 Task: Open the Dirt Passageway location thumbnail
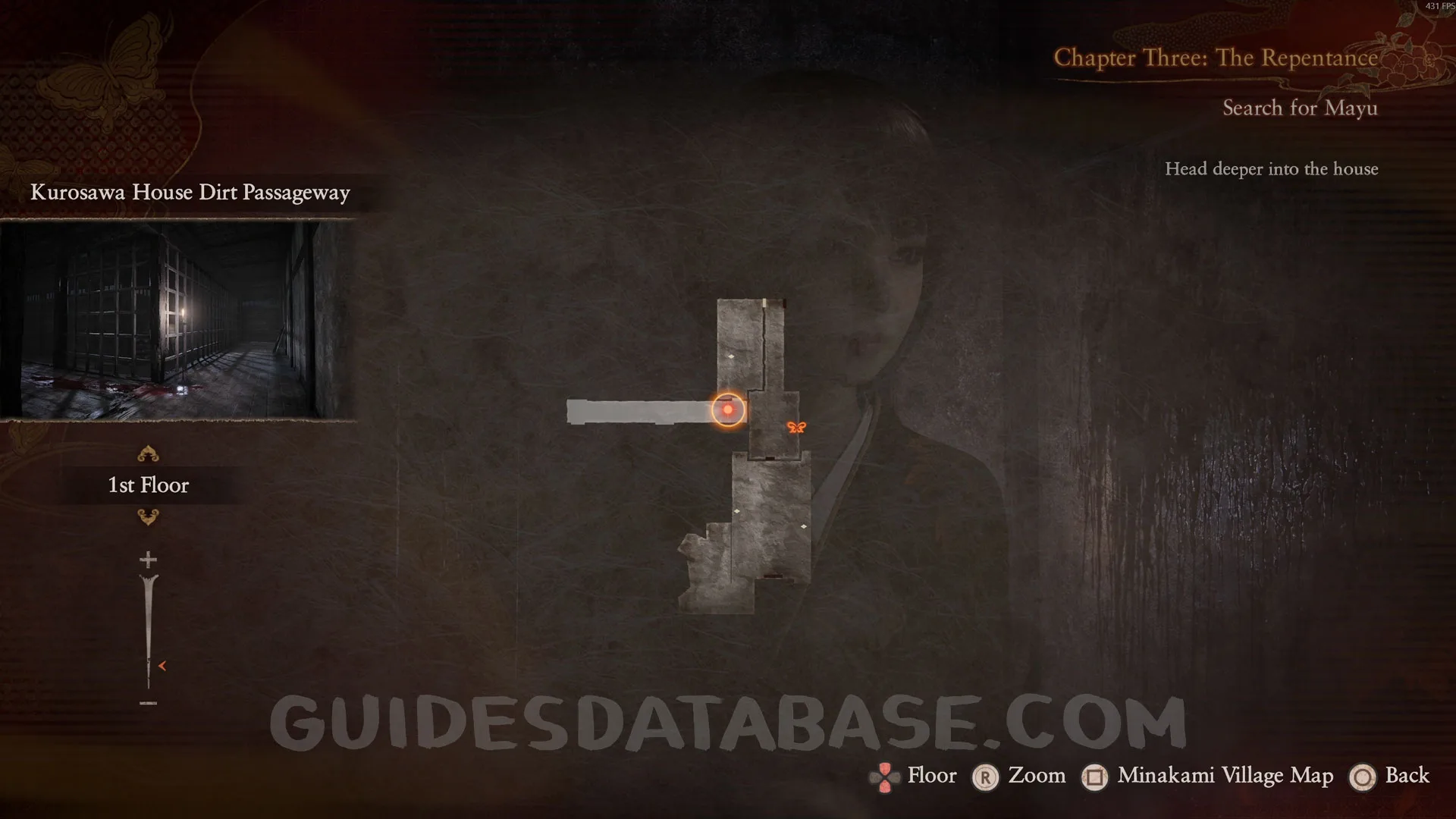pyautogui.click(x=177, y=319)
